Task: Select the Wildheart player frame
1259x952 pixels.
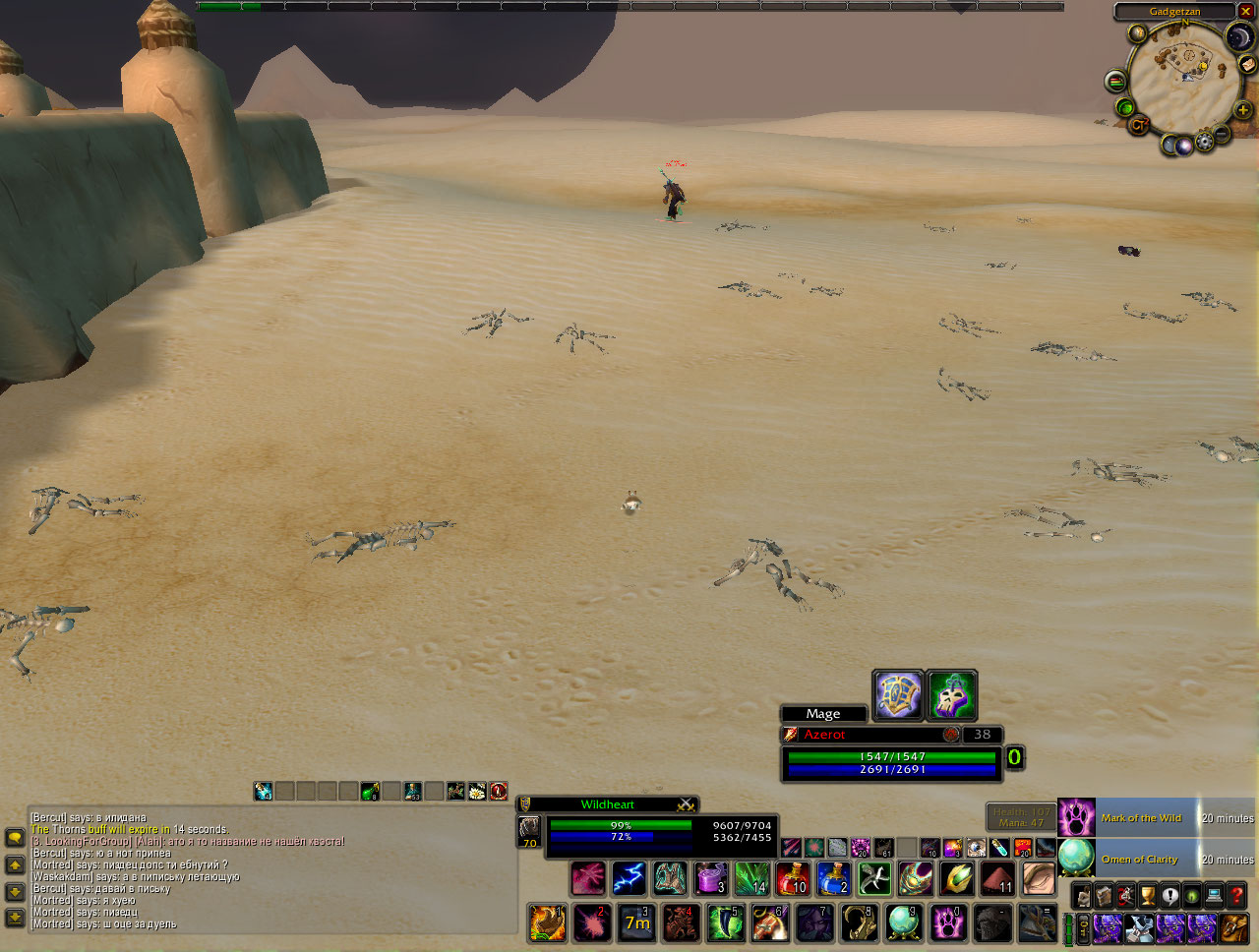Action: [608, 804]
